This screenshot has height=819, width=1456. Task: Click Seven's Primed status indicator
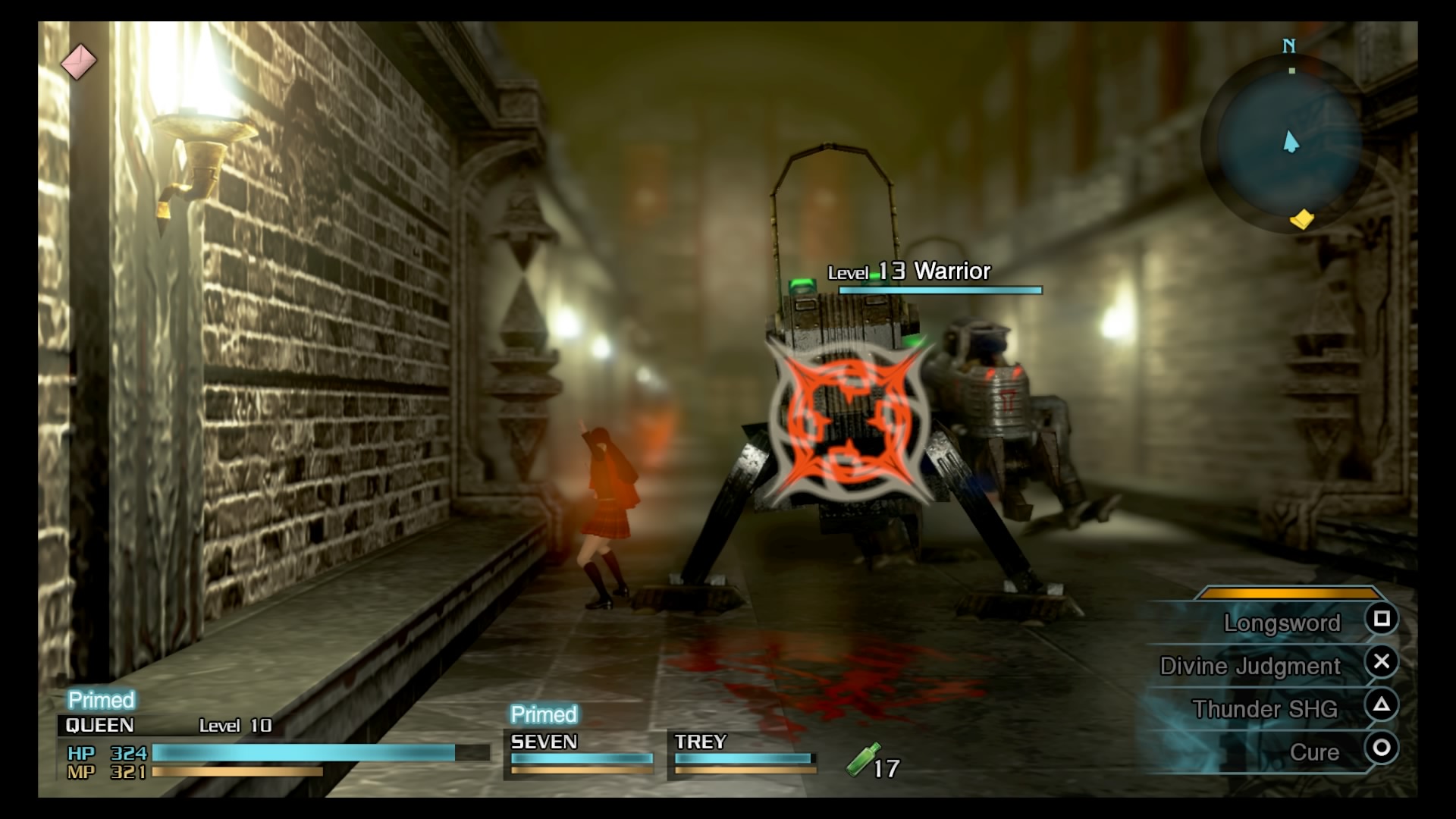point(543,714)
